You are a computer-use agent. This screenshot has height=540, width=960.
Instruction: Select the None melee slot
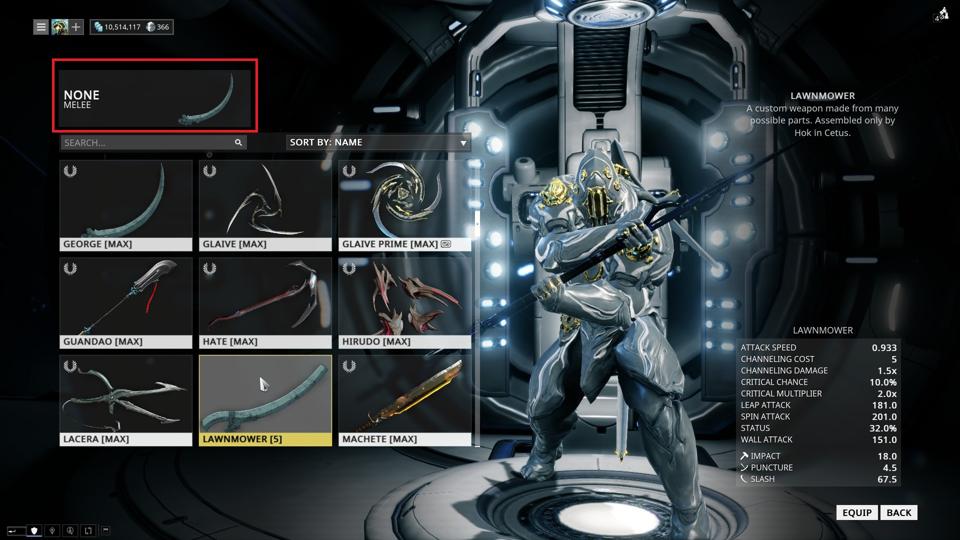[x=156, y=96]
